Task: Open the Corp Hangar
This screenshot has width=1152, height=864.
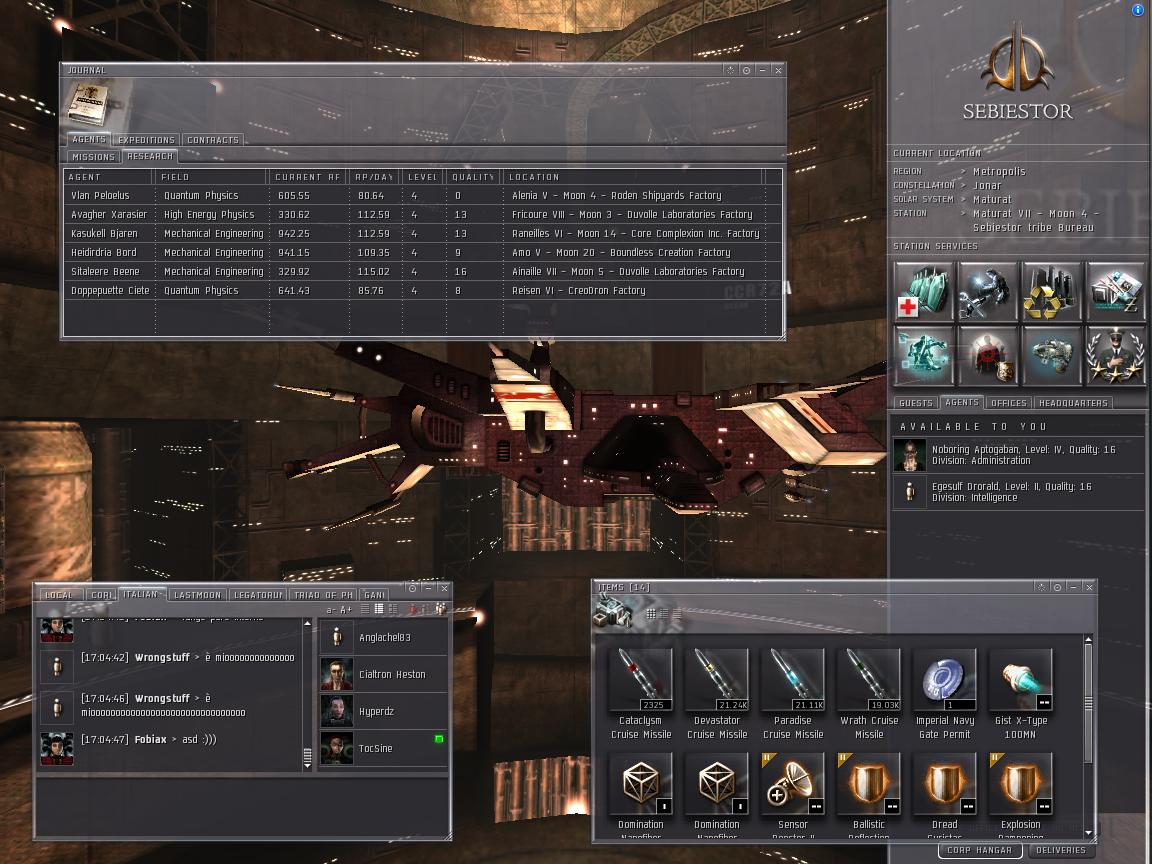Action: coord(979,851)
